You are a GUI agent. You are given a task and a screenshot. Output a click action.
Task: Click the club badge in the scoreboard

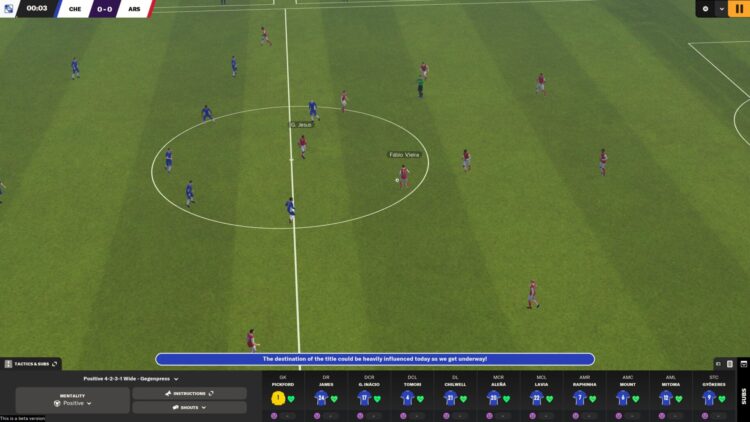[x=9, y=9]
